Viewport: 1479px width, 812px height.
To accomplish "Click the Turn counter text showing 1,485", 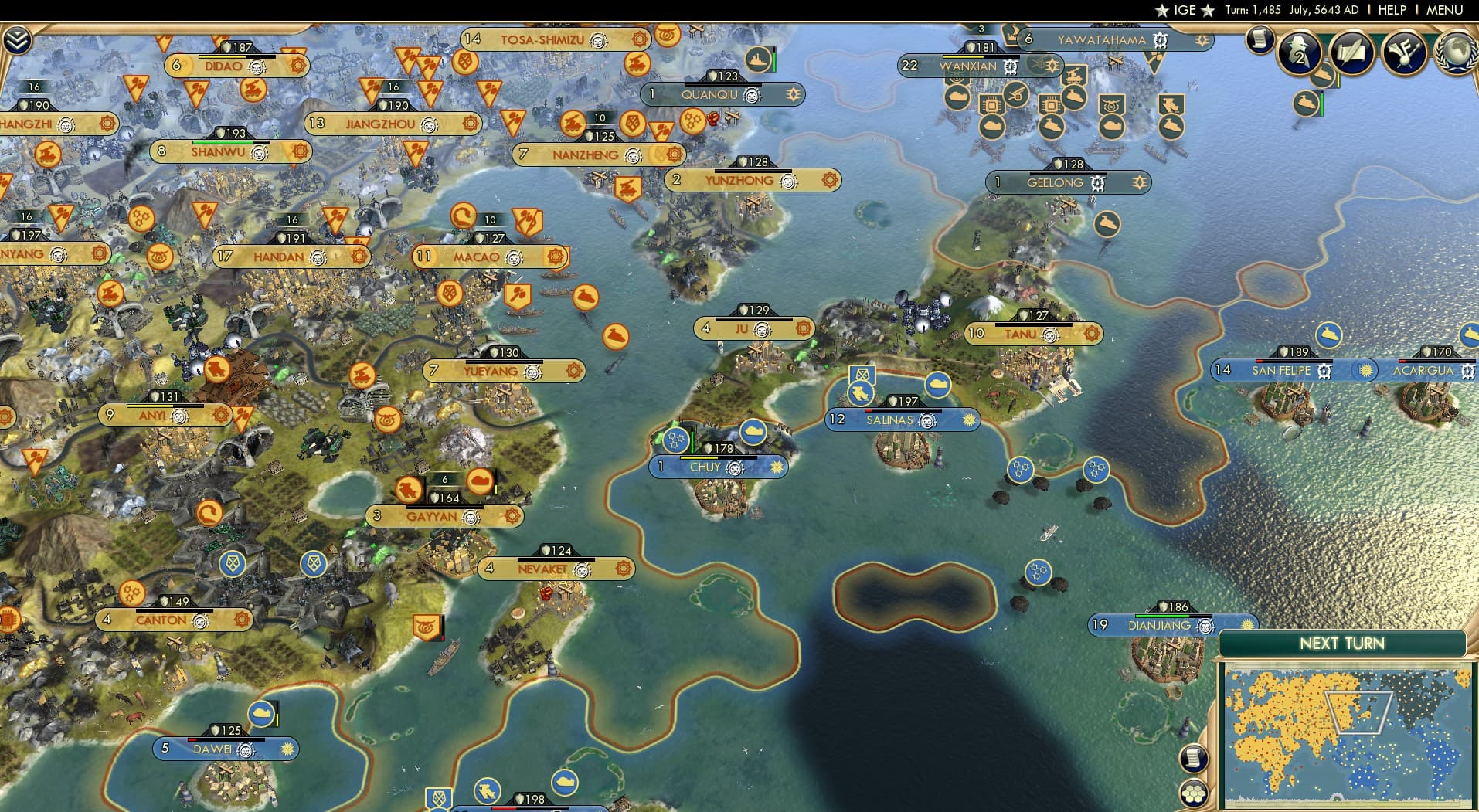I will pyautogui.click(x=1253, y=11).
